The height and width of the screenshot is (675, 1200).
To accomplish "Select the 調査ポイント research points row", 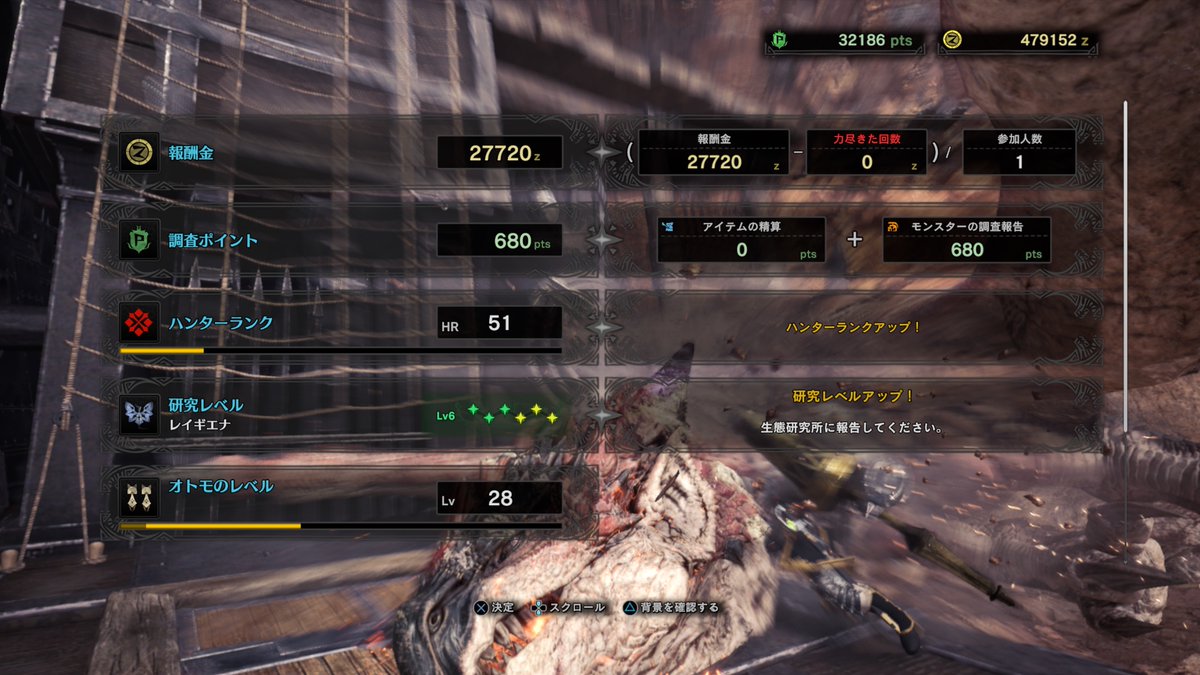I will (340, 241).
